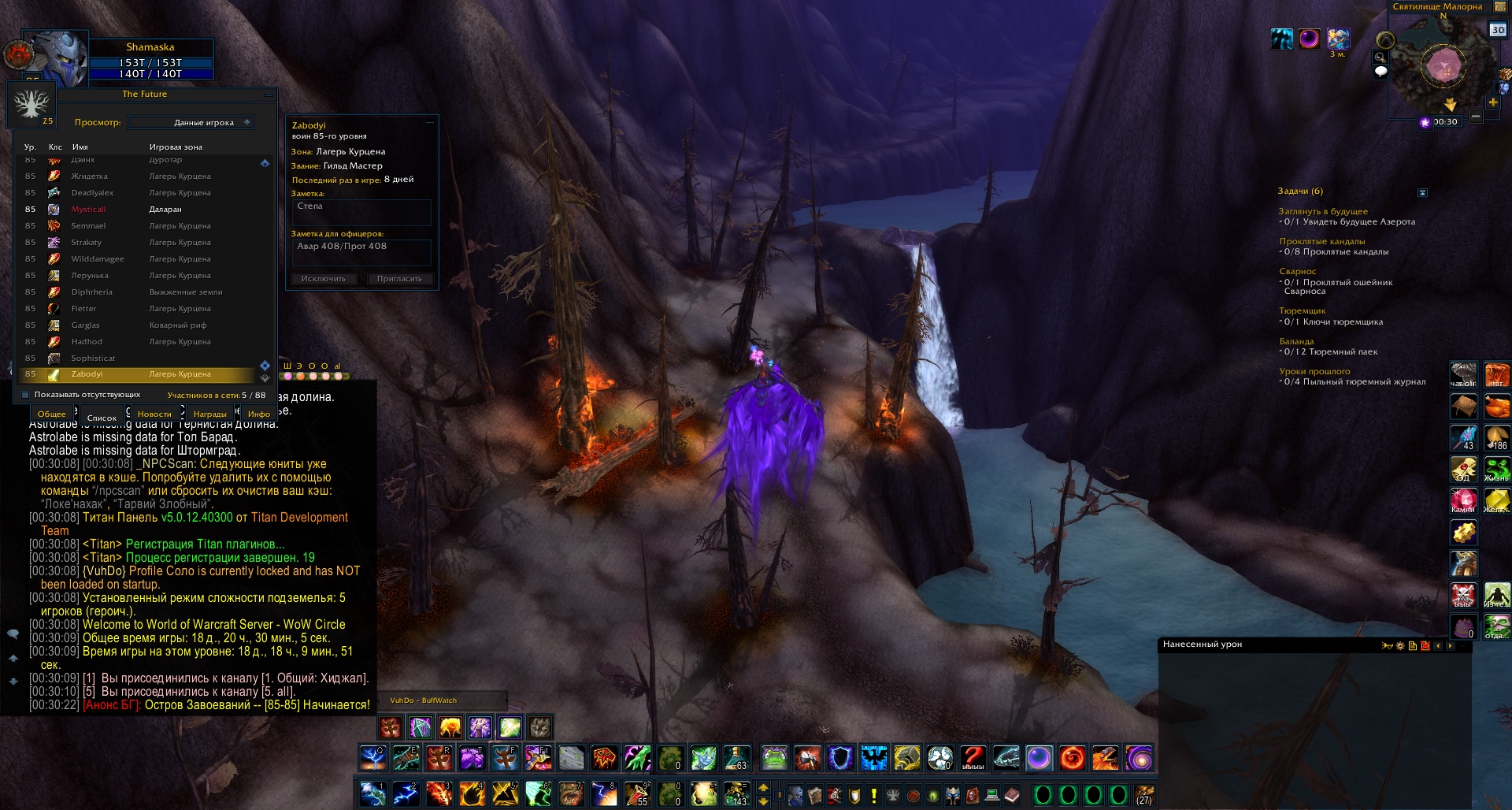Screen dimensions: 1512x810
Task: Open the Просмотр dropdown showing Данные игрока
Action: pos(191,123)
